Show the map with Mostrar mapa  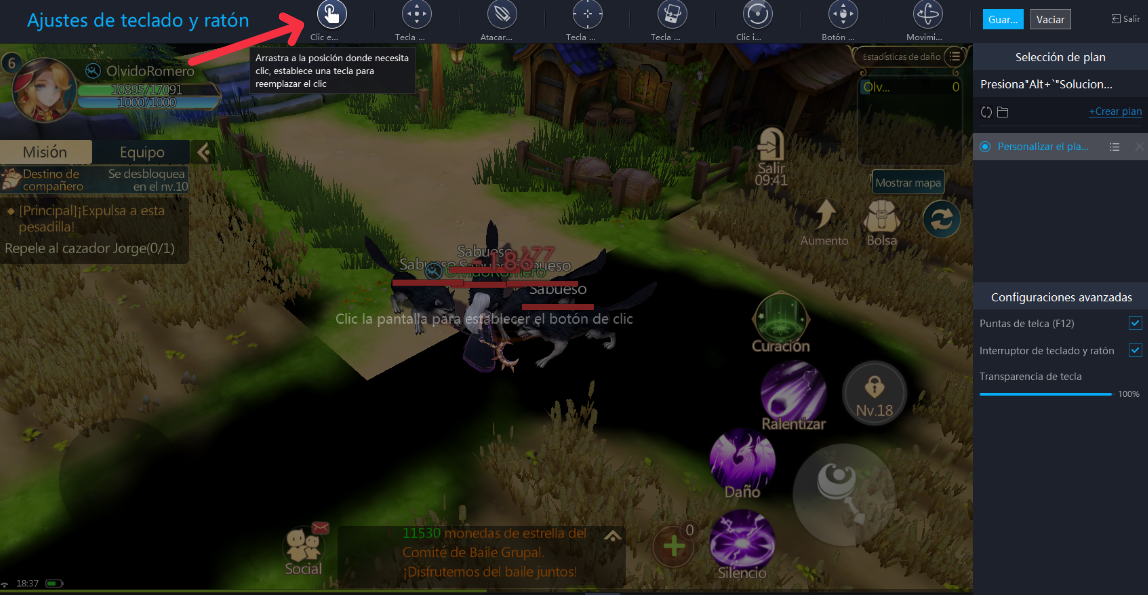(x=908, y=183)
